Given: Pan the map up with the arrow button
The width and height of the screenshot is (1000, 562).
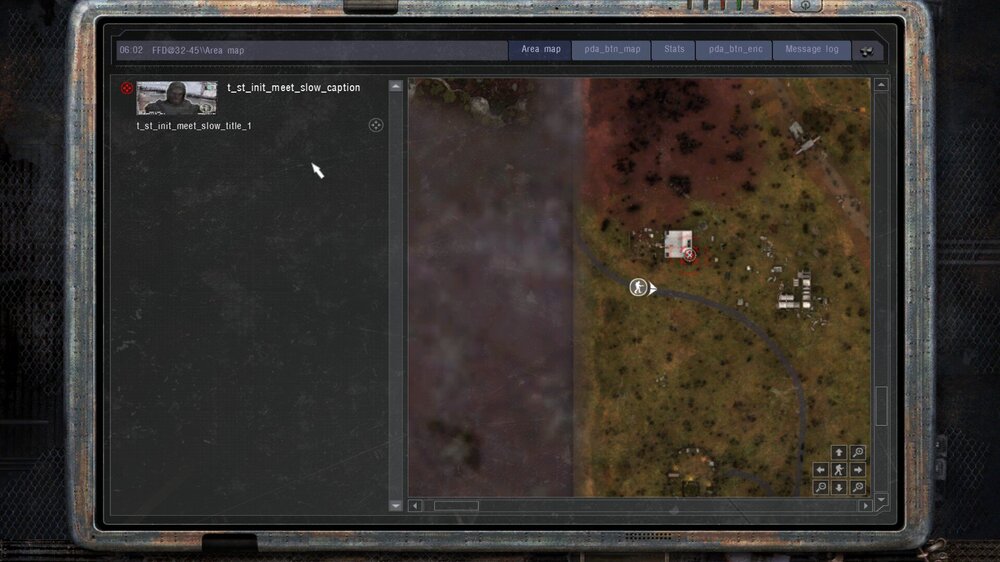Looking at the screenshot, I should (839, 453).
